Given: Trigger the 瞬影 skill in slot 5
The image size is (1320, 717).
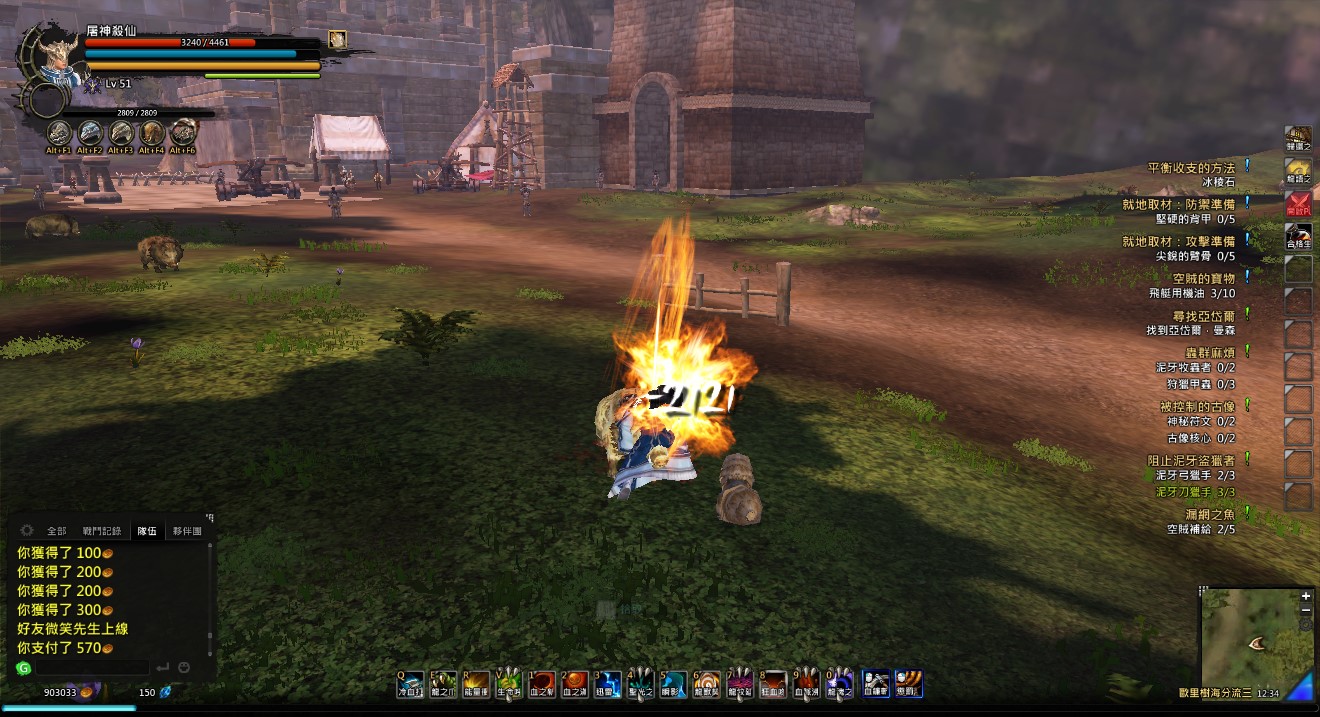Looking at the screenshot, I should 673,684.
